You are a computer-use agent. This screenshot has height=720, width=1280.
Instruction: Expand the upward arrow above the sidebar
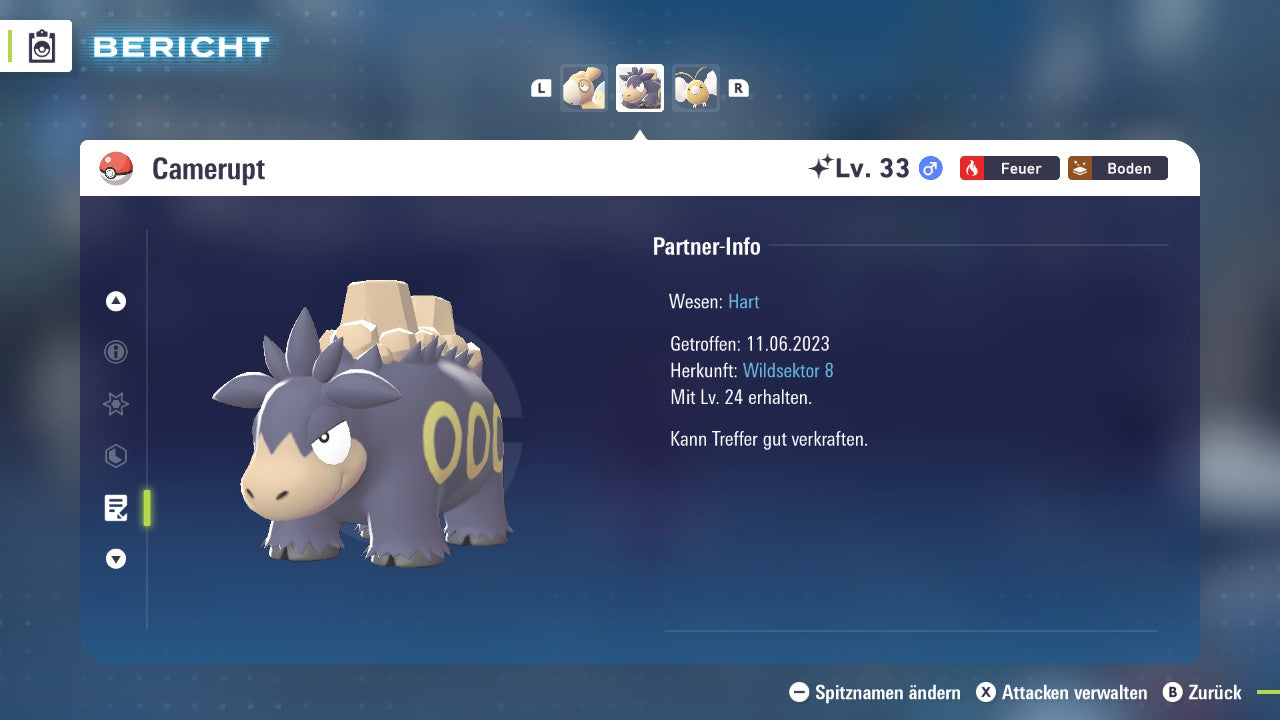click(x=115, y=300)
